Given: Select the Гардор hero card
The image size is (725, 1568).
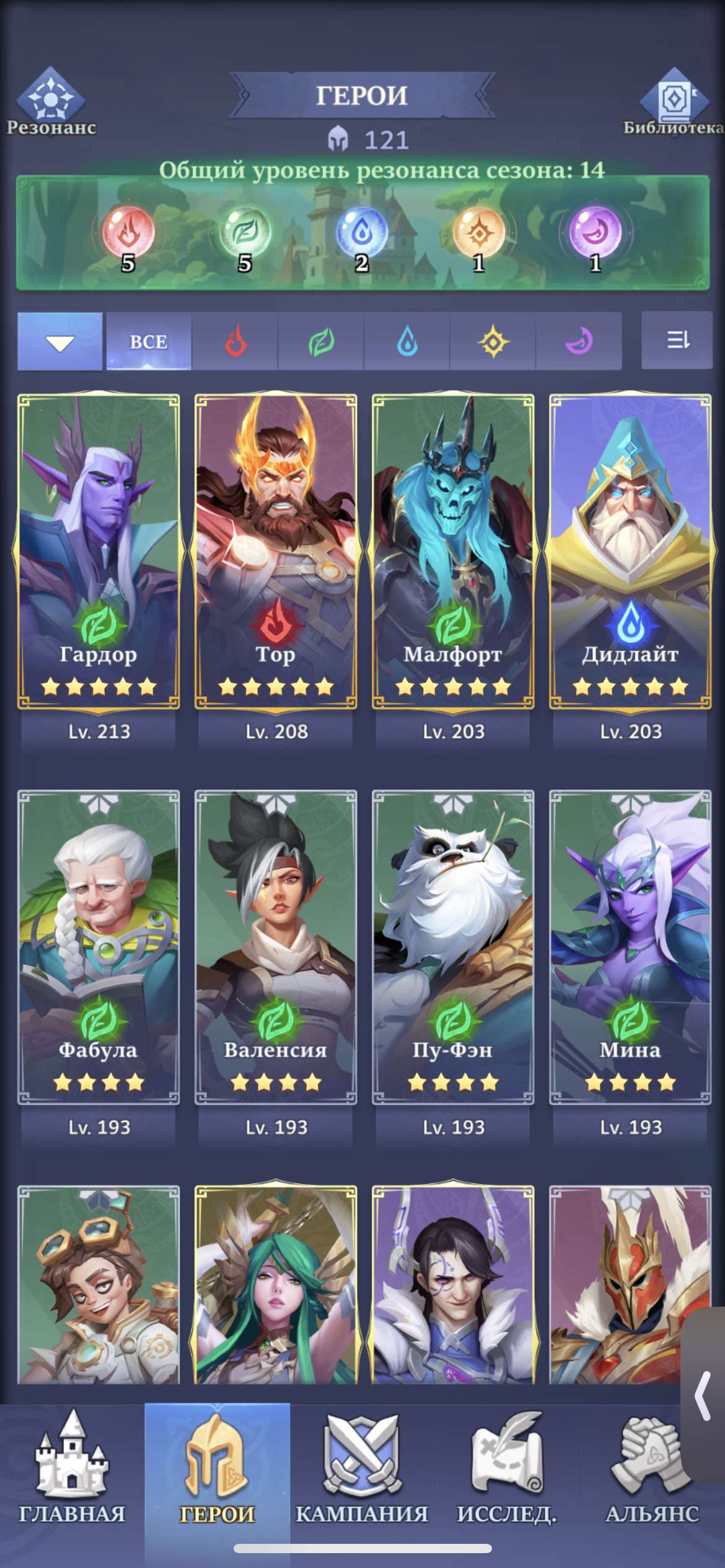Looking at the screenshot, I should [x=99, y=551].
